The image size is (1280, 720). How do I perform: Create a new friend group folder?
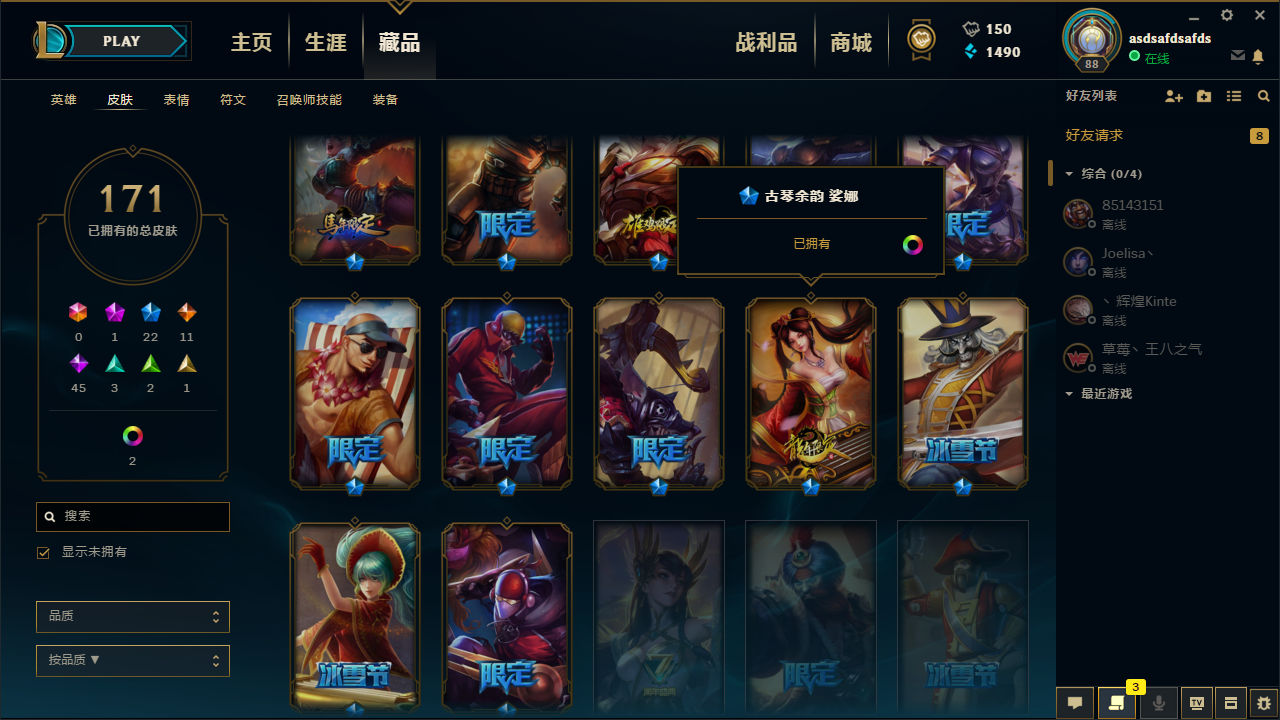[x=1203, y=96]
